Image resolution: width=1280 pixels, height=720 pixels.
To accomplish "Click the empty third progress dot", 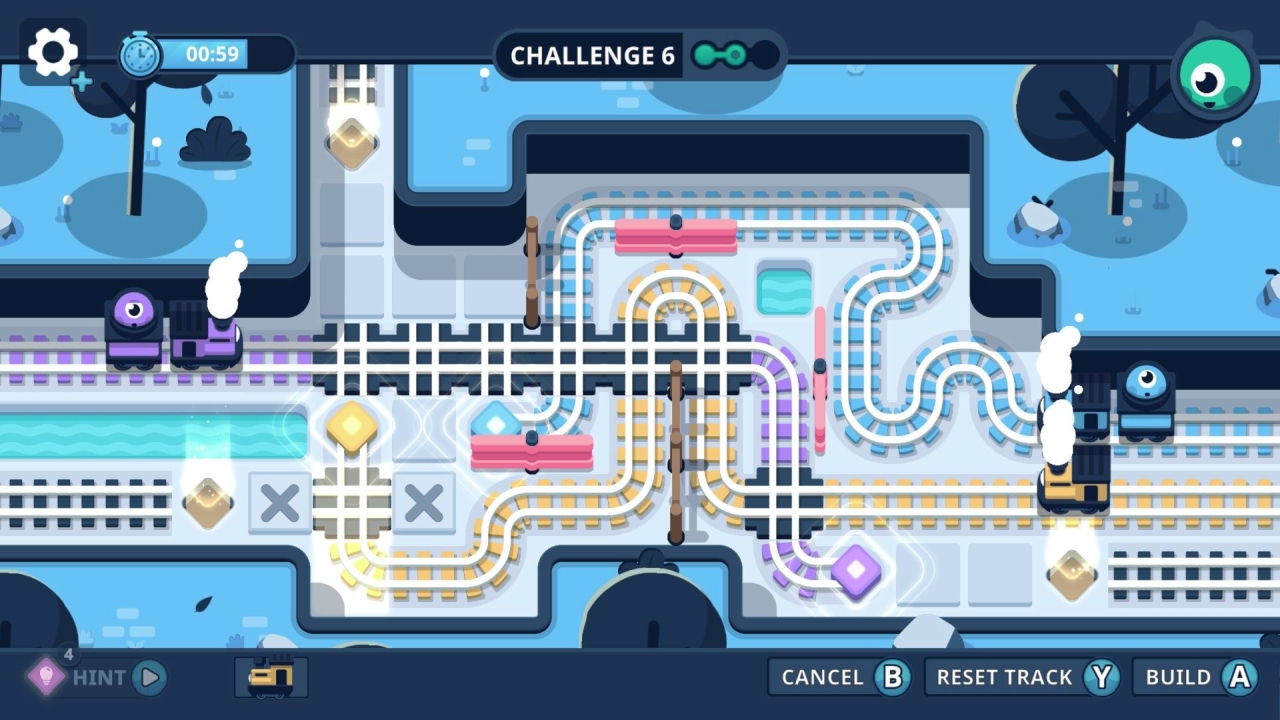I will click(x=765, y=54).
